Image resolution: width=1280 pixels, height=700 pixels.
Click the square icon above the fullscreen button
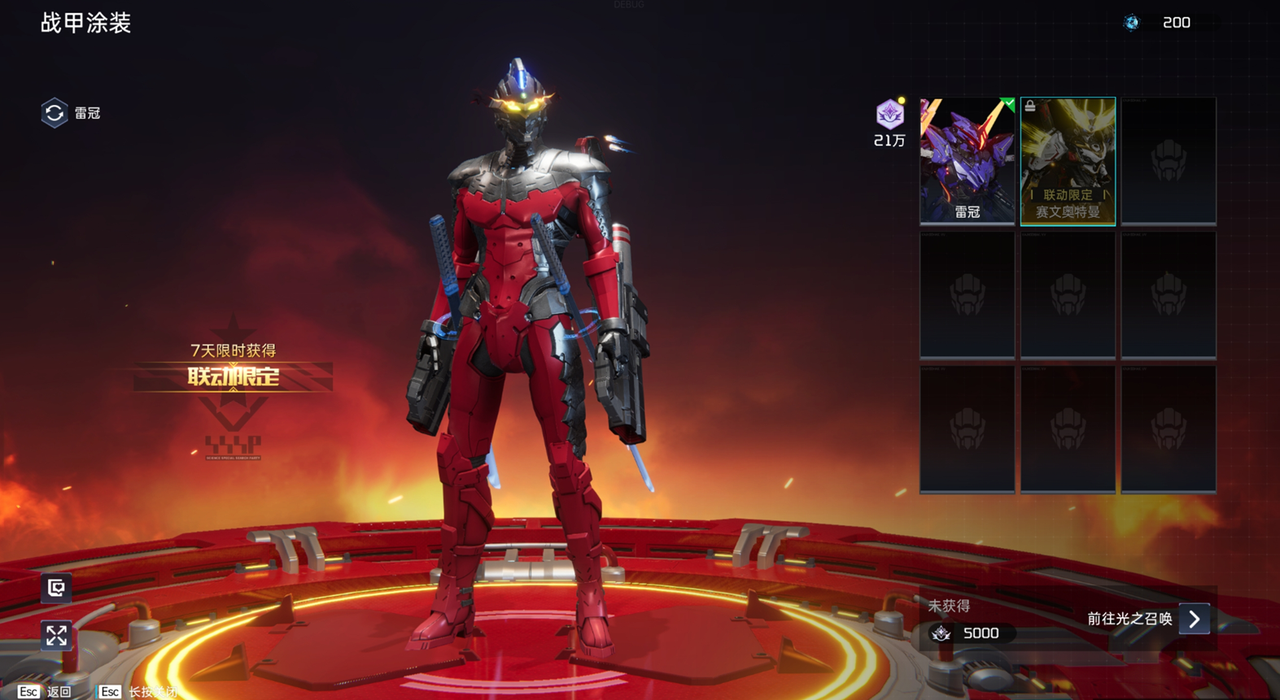[x=56, y=588]
